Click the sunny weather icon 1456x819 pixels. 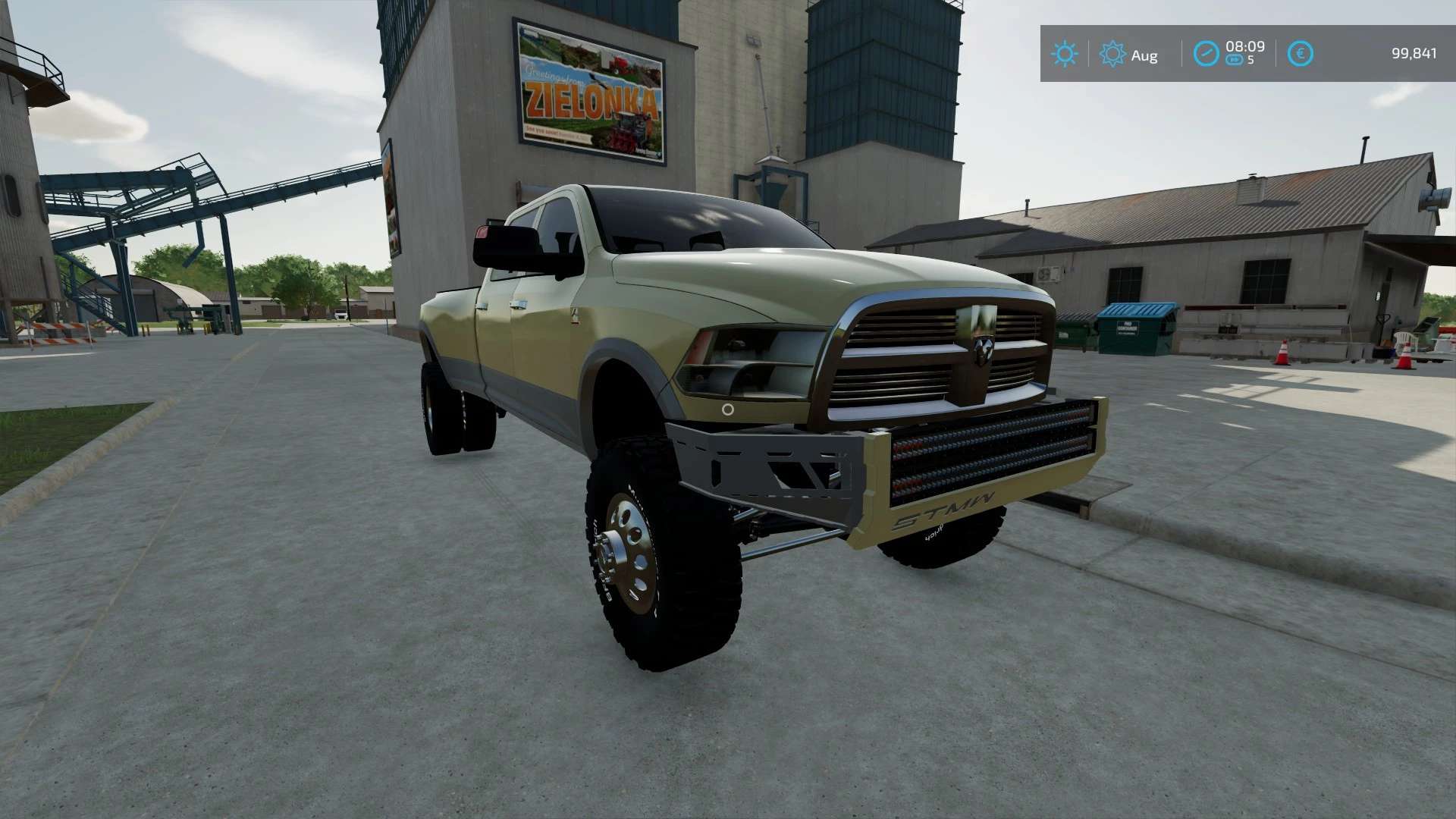point(1064,54)
